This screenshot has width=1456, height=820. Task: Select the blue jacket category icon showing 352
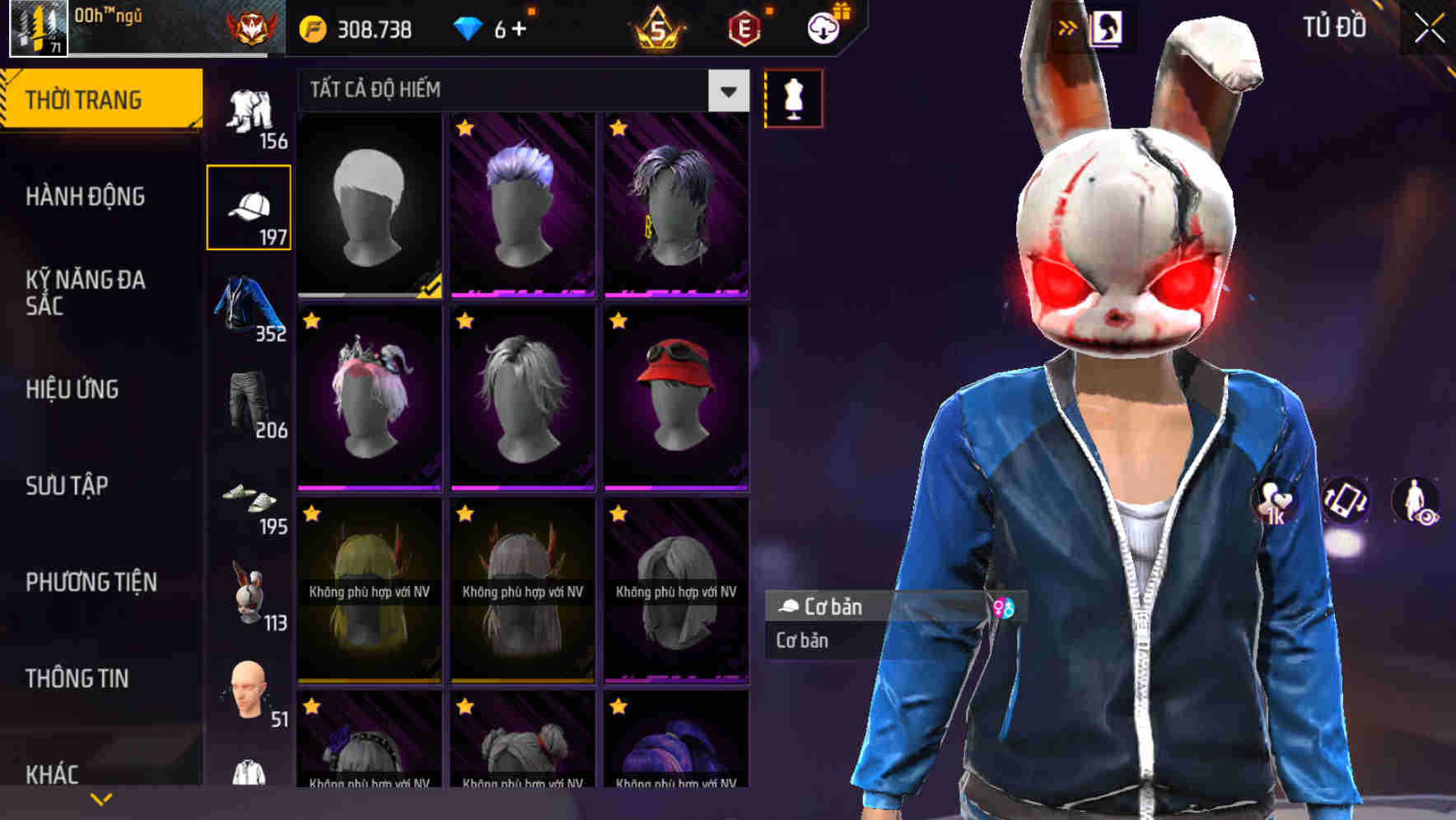coord(244,305)
